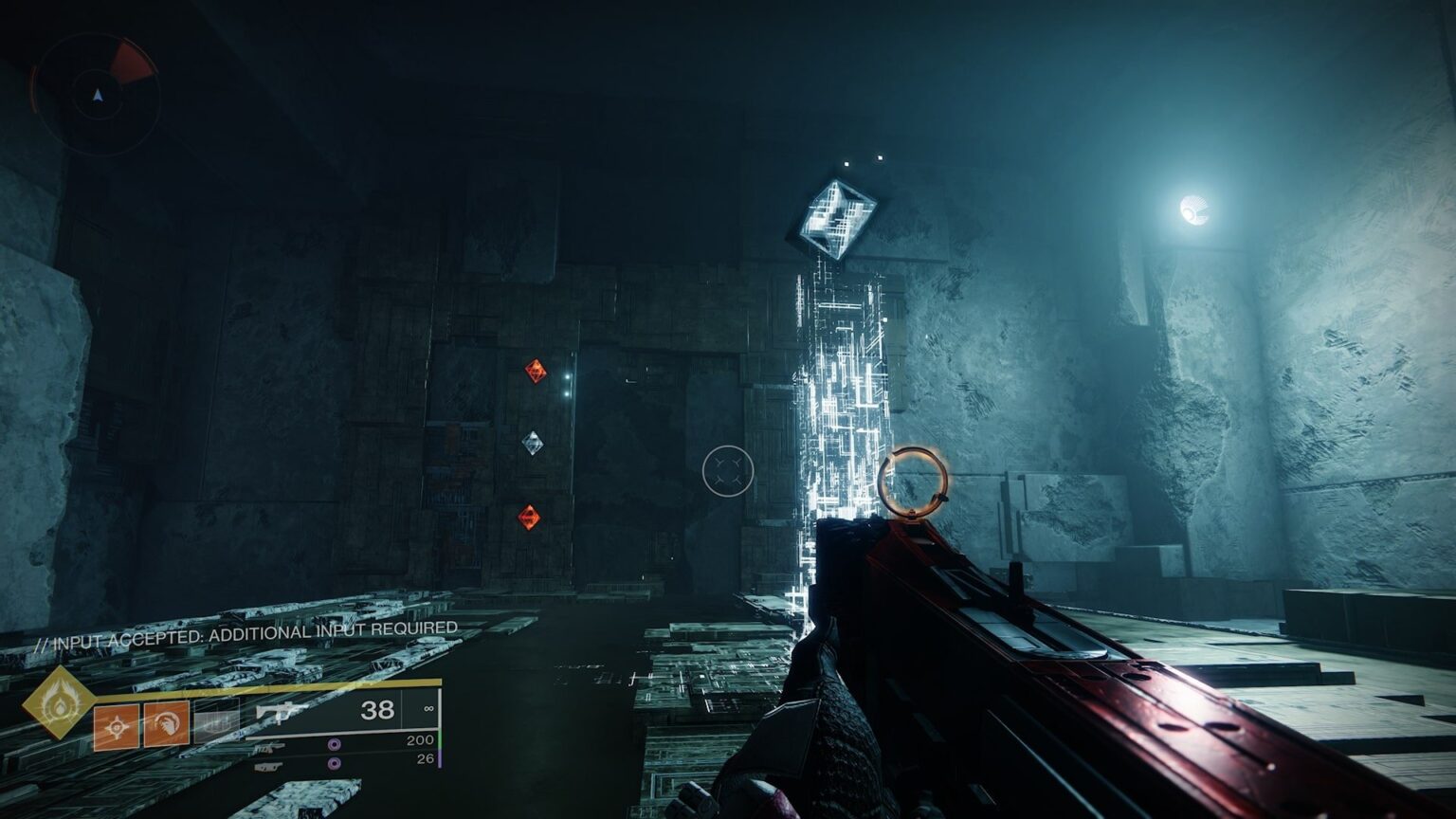Screen dimensions: 1456x819
Task: Click the infinity symbol next to ammo count
Action: (x=428, y=709)
